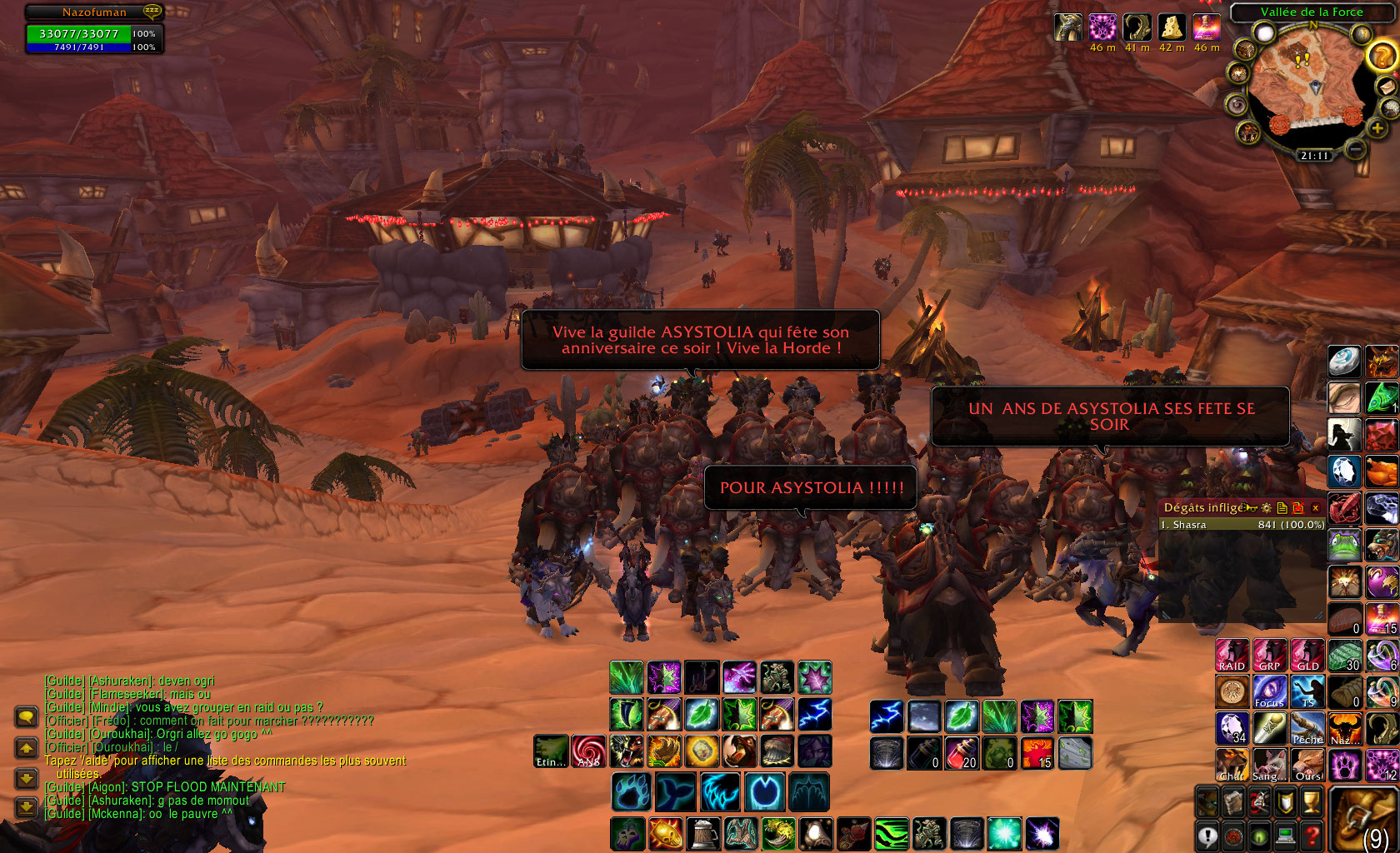
Task: Expand the chat frame with yellow up arrow
Action: (26, 748)
